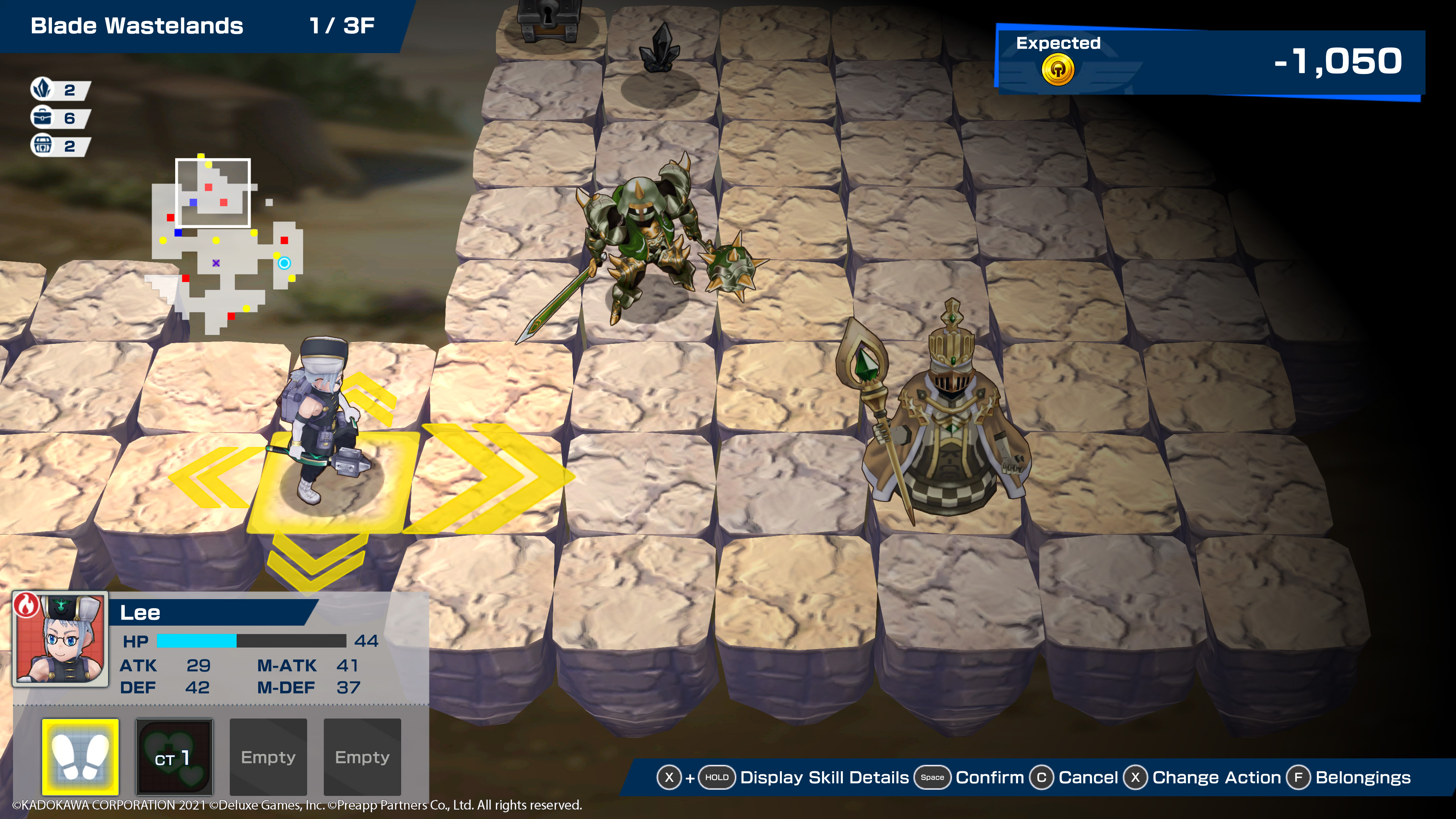Click the treasure chest counter icon
The image size is (1456, 819).
[x=42, y=145]
